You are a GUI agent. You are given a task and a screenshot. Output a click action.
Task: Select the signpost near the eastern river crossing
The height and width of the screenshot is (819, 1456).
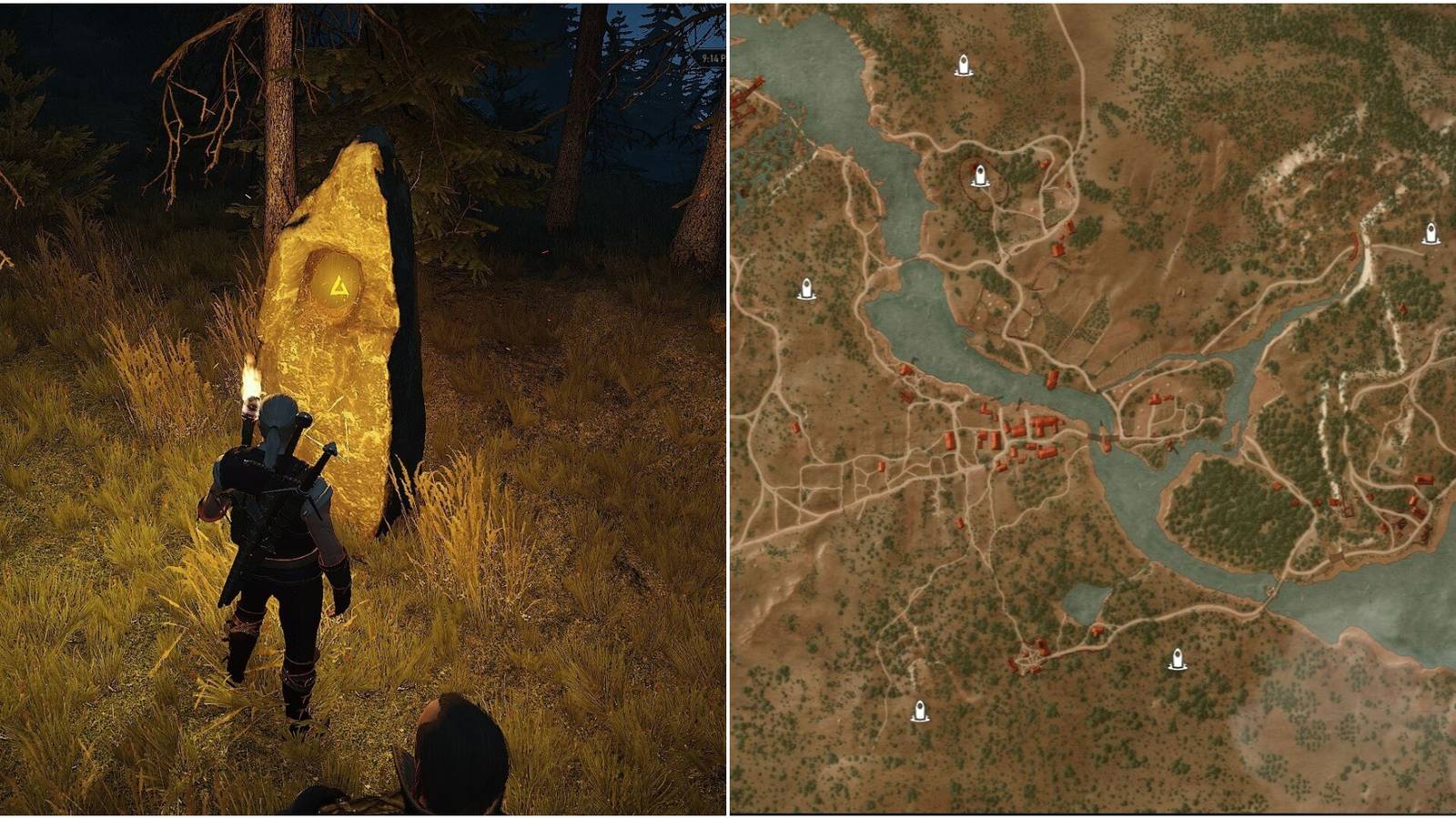coord(1431,233)
